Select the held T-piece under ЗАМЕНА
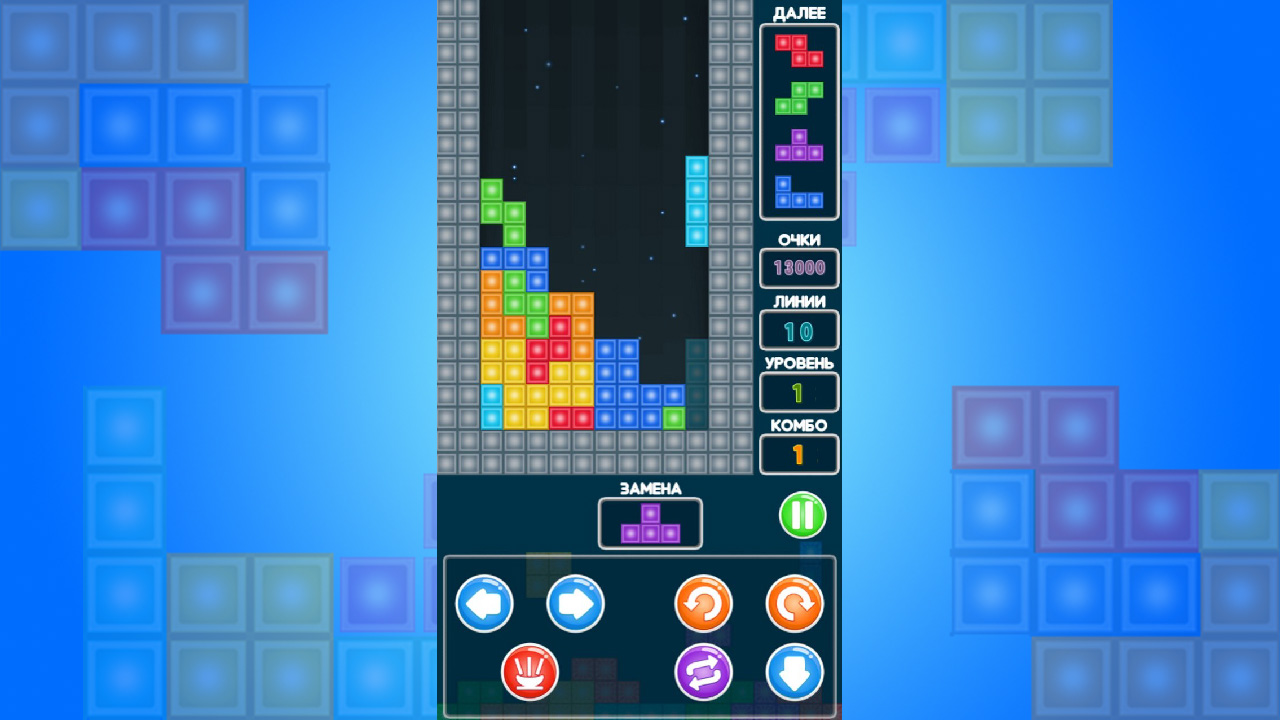The image size is (1280, 720). click(x=650, y=522)
